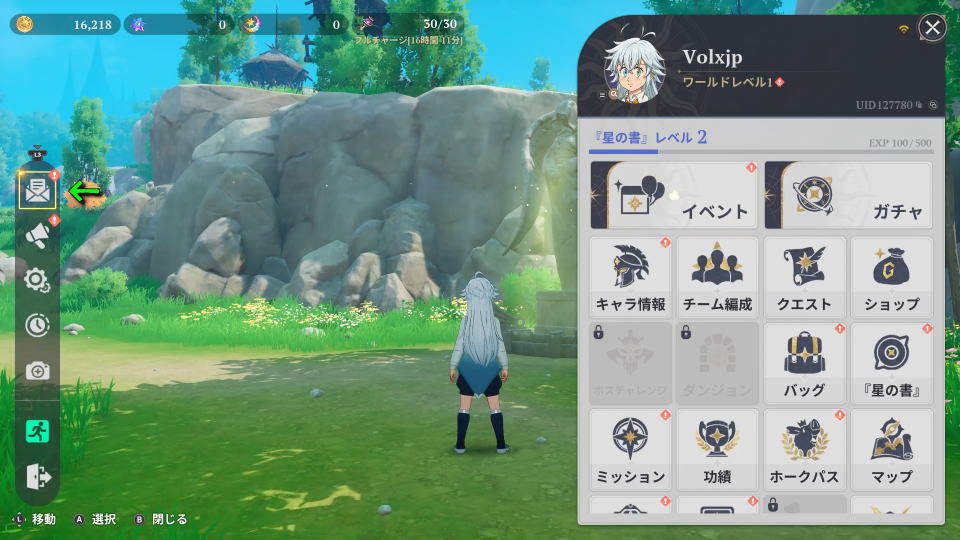
Task: Open the バッグ inventory bag
Action: (x=804, y=363)
